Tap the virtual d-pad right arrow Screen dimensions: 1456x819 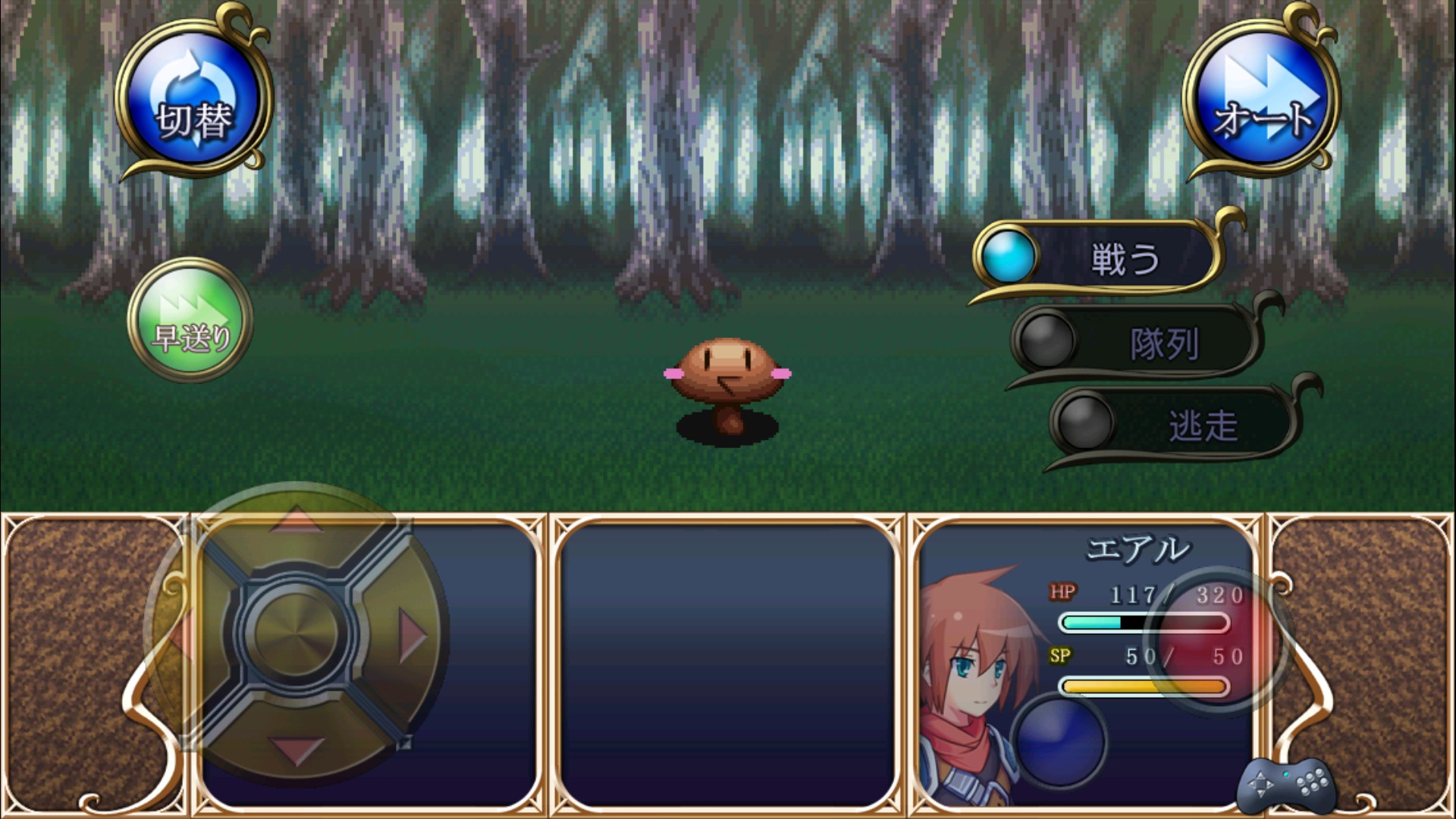tap(412, 634)
